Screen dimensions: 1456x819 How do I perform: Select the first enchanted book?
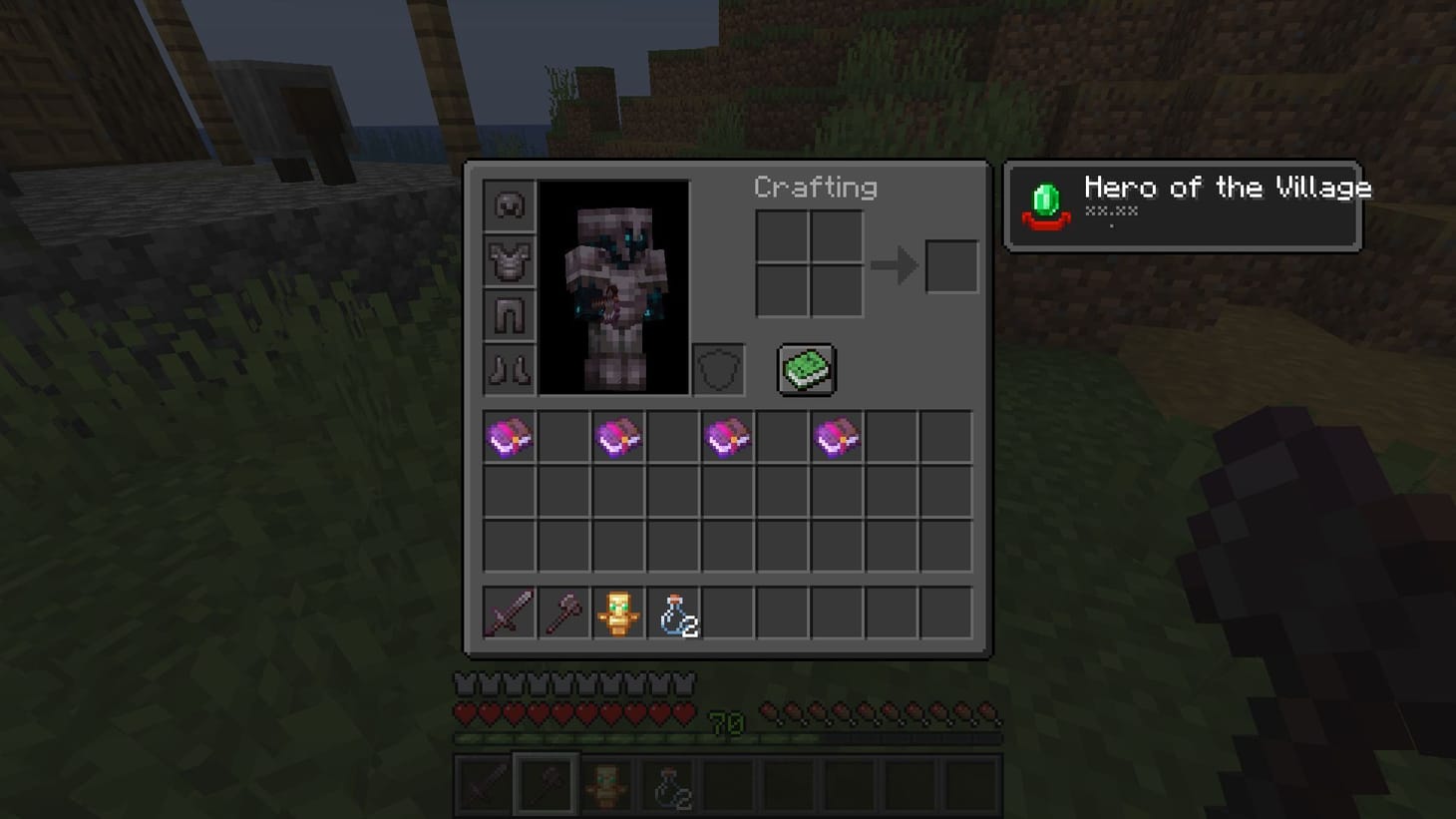coord(509,435)
